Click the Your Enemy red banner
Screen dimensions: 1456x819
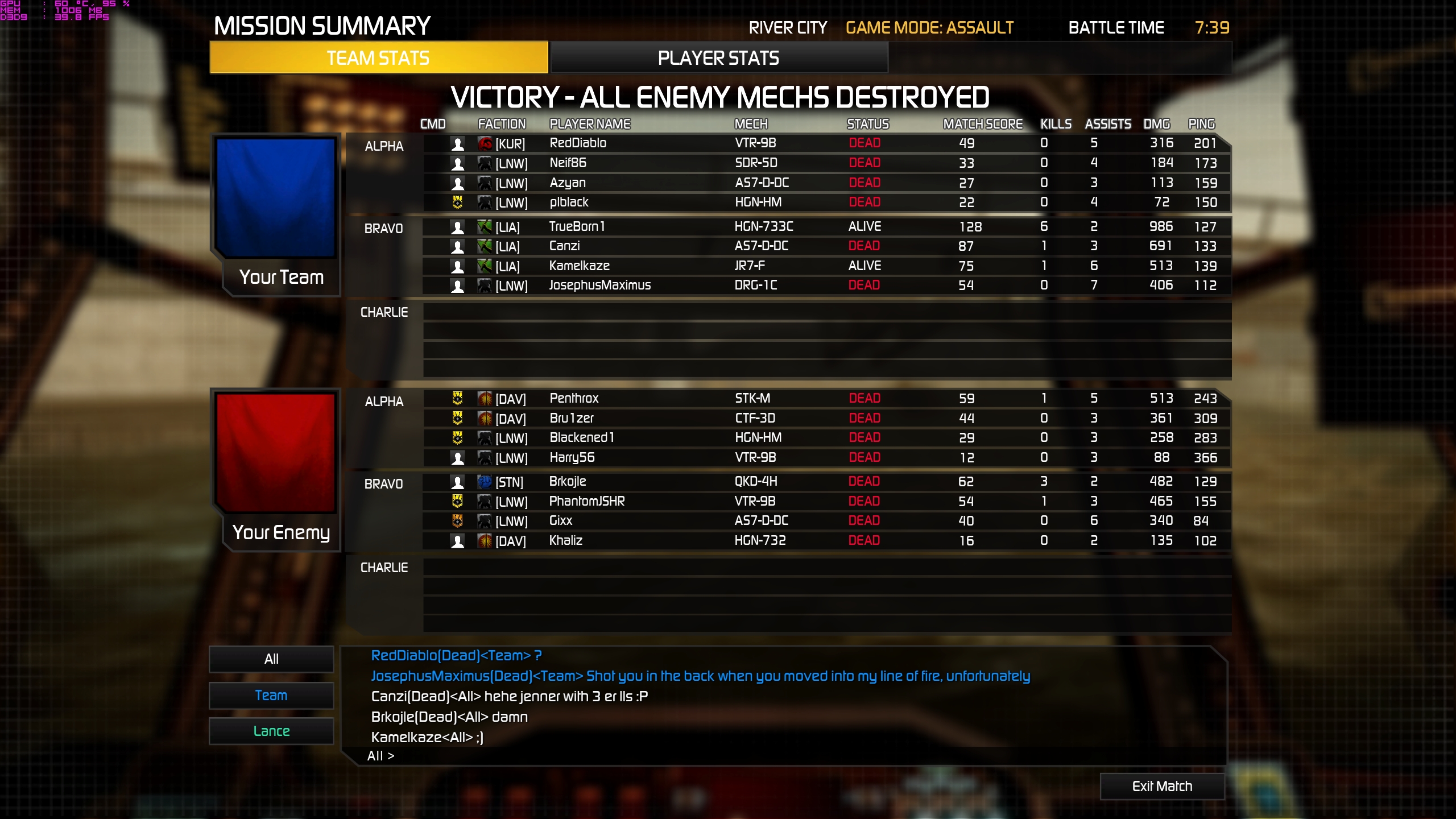(276, 452)
